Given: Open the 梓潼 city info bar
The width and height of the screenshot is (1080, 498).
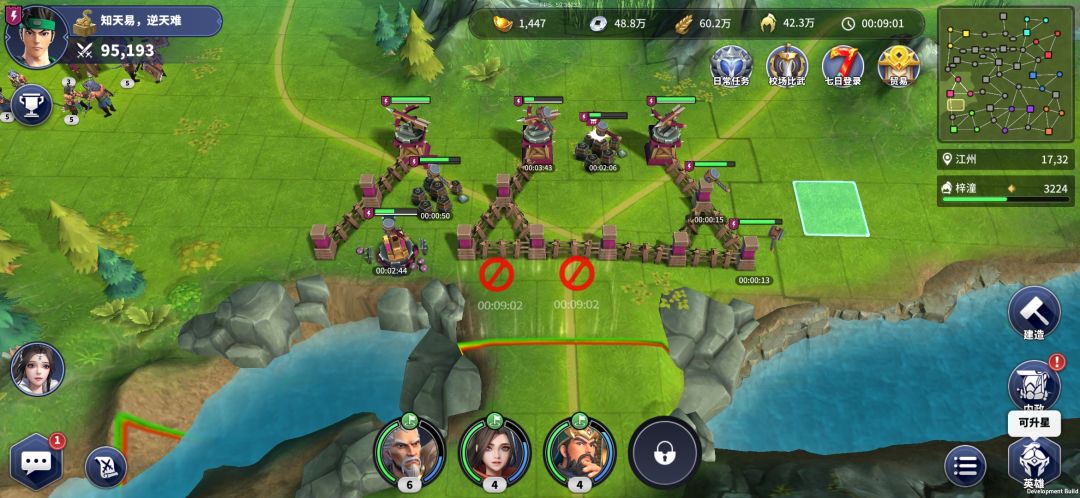Looking at the screenshot, I should (1005, 189).
